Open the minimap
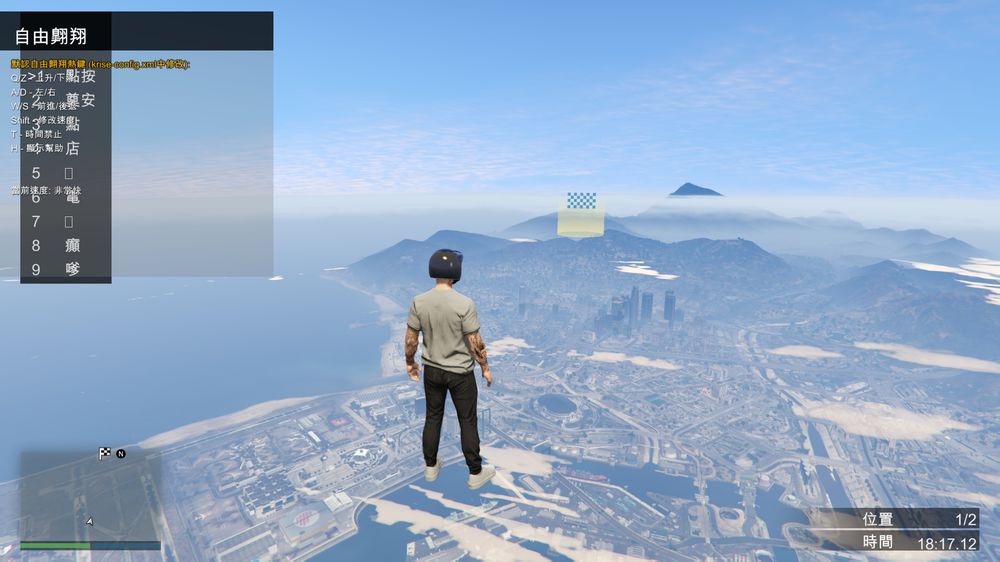Viewport: 1000px width, 562px height. click(x=90, y=496)
